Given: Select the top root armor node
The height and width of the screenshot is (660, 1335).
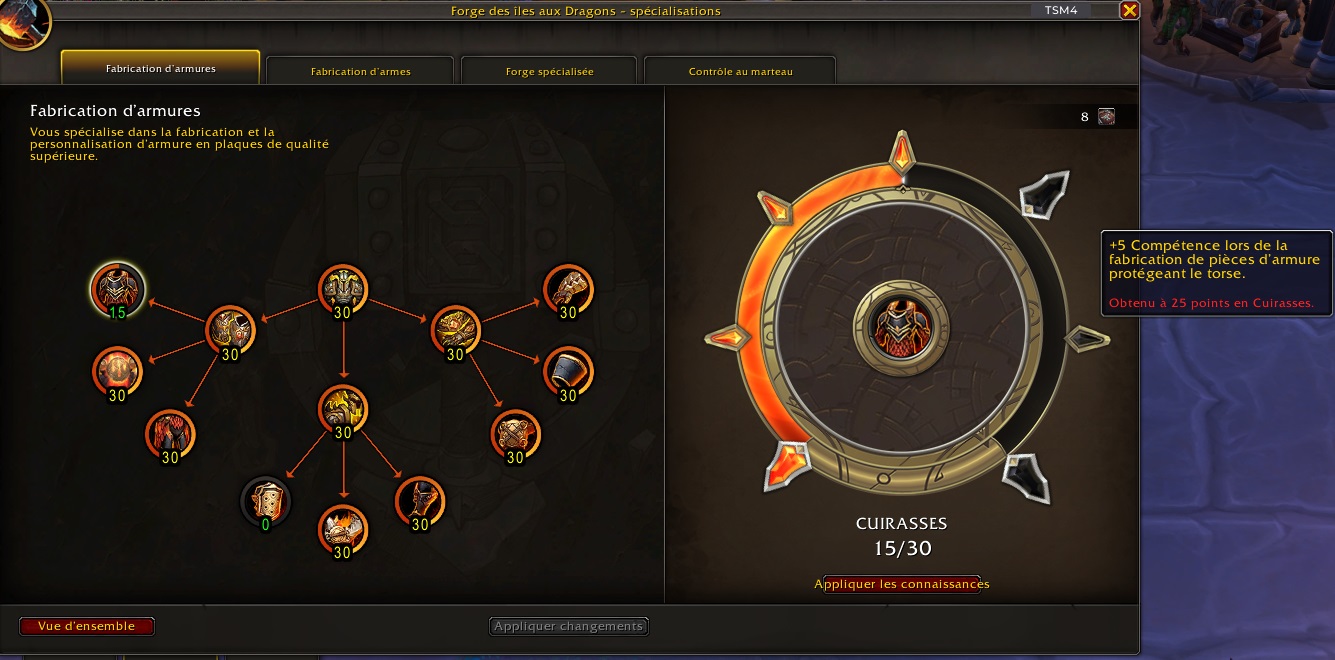Looking at the screenshot, I should pos(343,289).
